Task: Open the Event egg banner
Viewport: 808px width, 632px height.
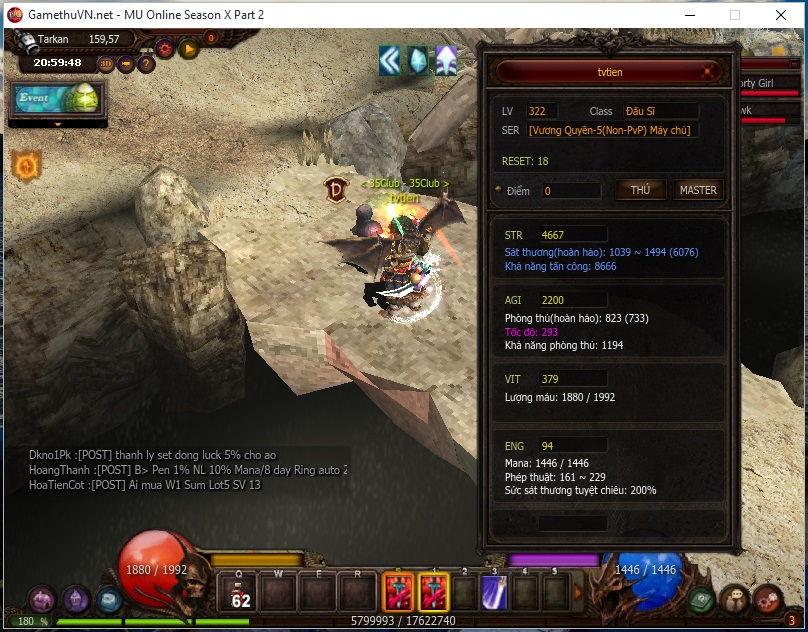Action: pyautogui.click(x=57, y=99)
